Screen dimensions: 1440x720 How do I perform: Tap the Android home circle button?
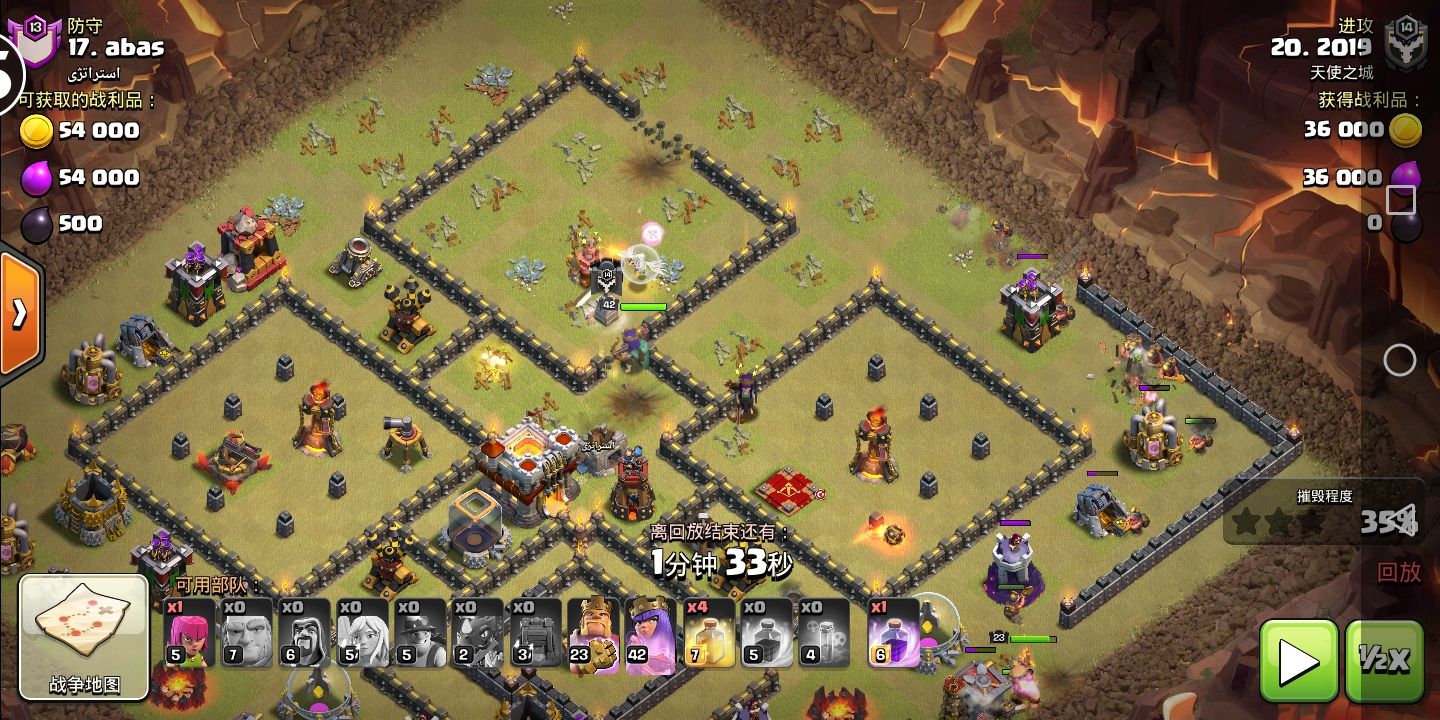pos(1400,360)
